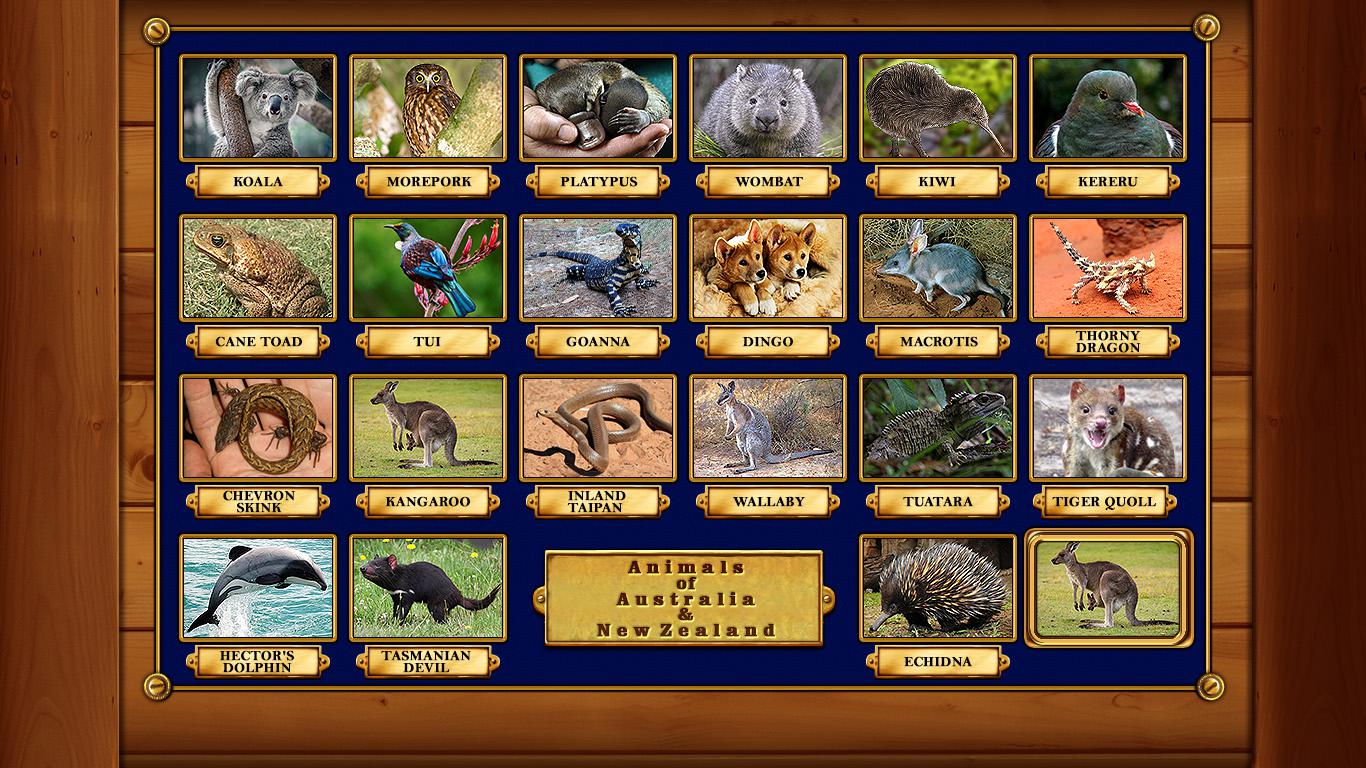Image resolution: width=1366 pixels, height=768 pixels.
Task: Choose the thorny dragon photo
Action: pyautogui.click(x=1108, y=268)
